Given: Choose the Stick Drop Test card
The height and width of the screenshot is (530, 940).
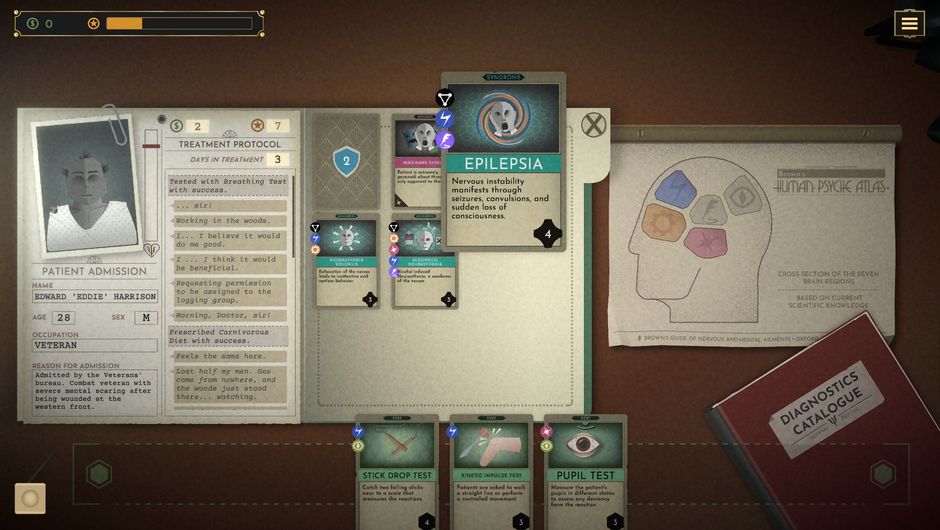Looking at the screenshot, I should [x=397, y=470].
